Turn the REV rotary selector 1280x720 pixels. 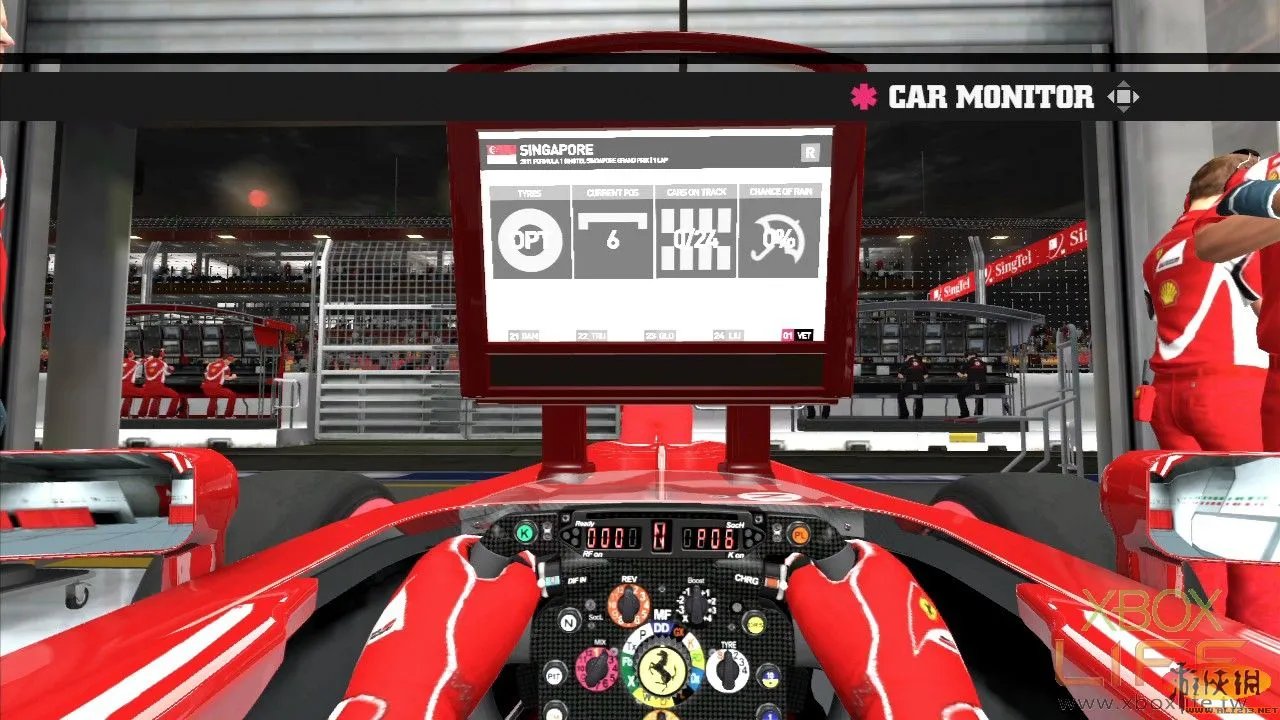tap(627, 602)
